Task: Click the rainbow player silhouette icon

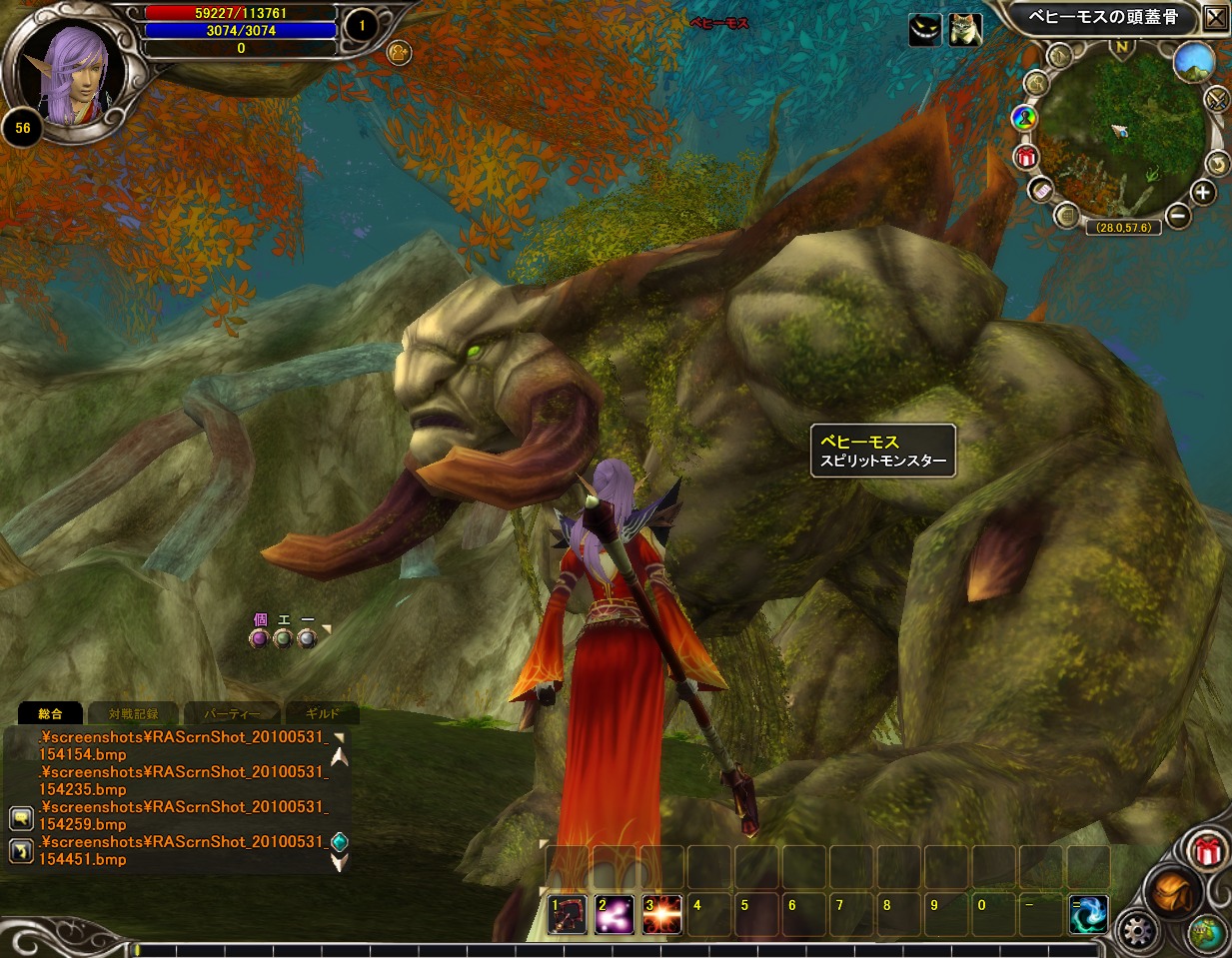Action: click(x=1024, y=119)
